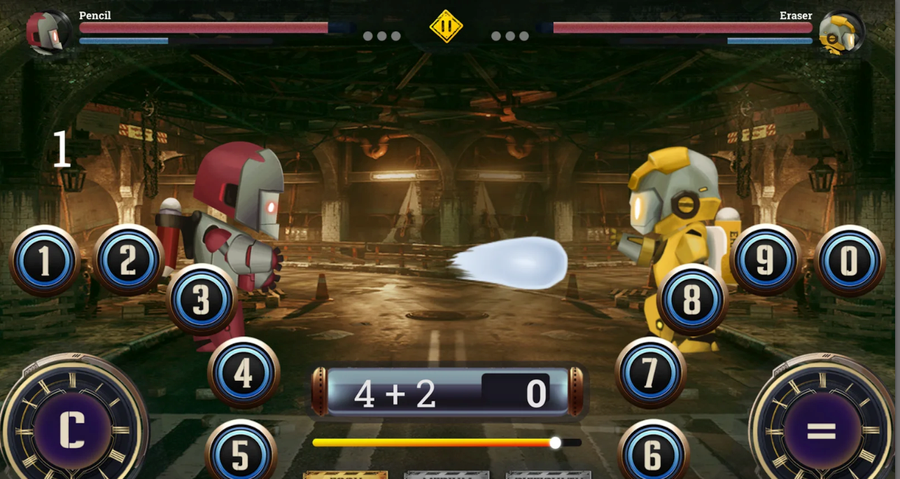Clear the answer with the C button
This screenshot has height=479, width=900.
pos(72,430)
